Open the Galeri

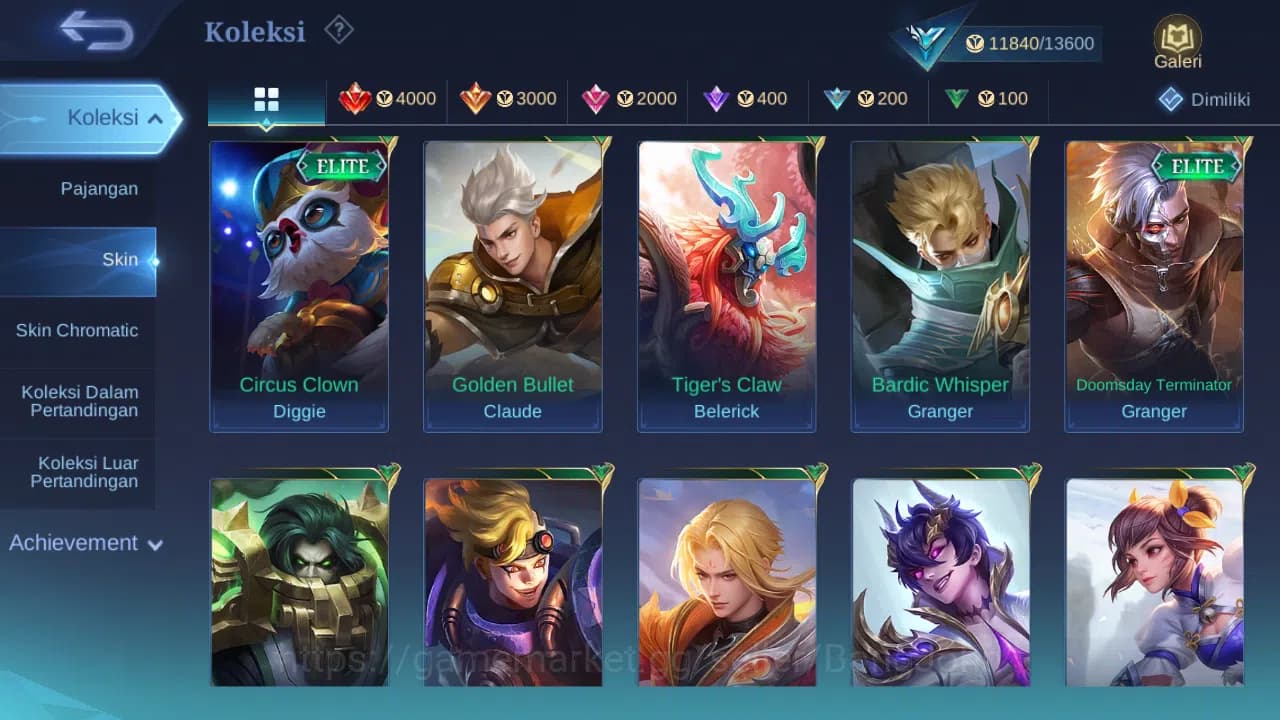[1176, 40]
